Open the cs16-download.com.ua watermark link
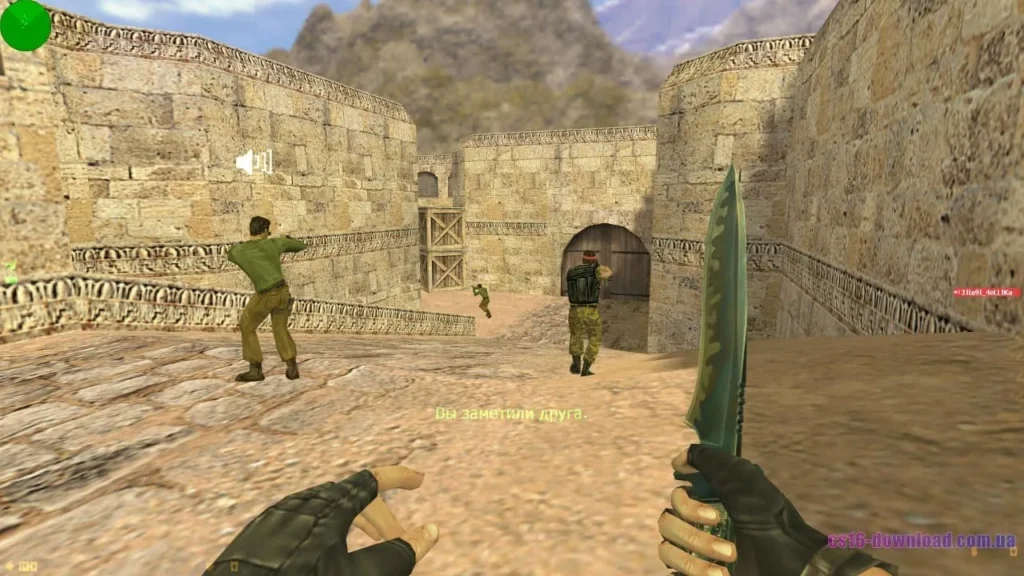 [921, 541]
